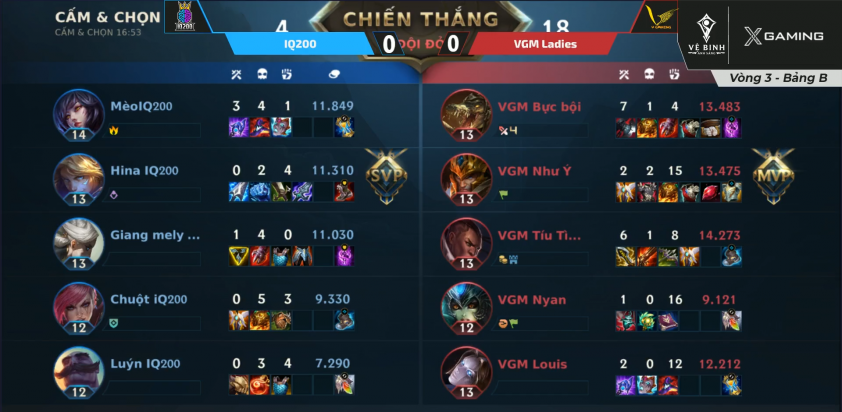Select VGM Như Ý's hero portrait

tap(466, 179)
